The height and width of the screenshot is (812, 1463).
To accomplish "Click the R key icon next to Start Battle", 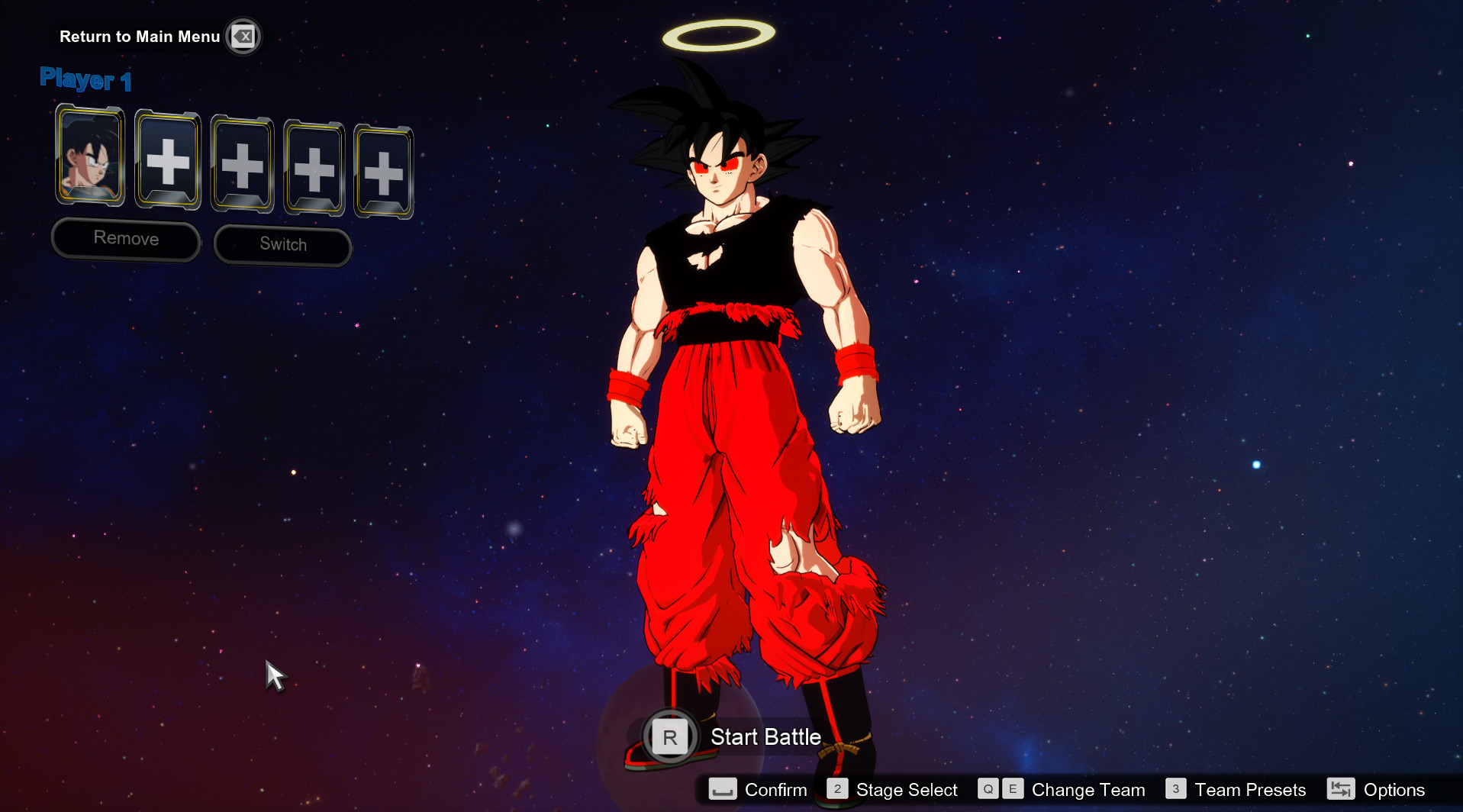I will point(670,736).
